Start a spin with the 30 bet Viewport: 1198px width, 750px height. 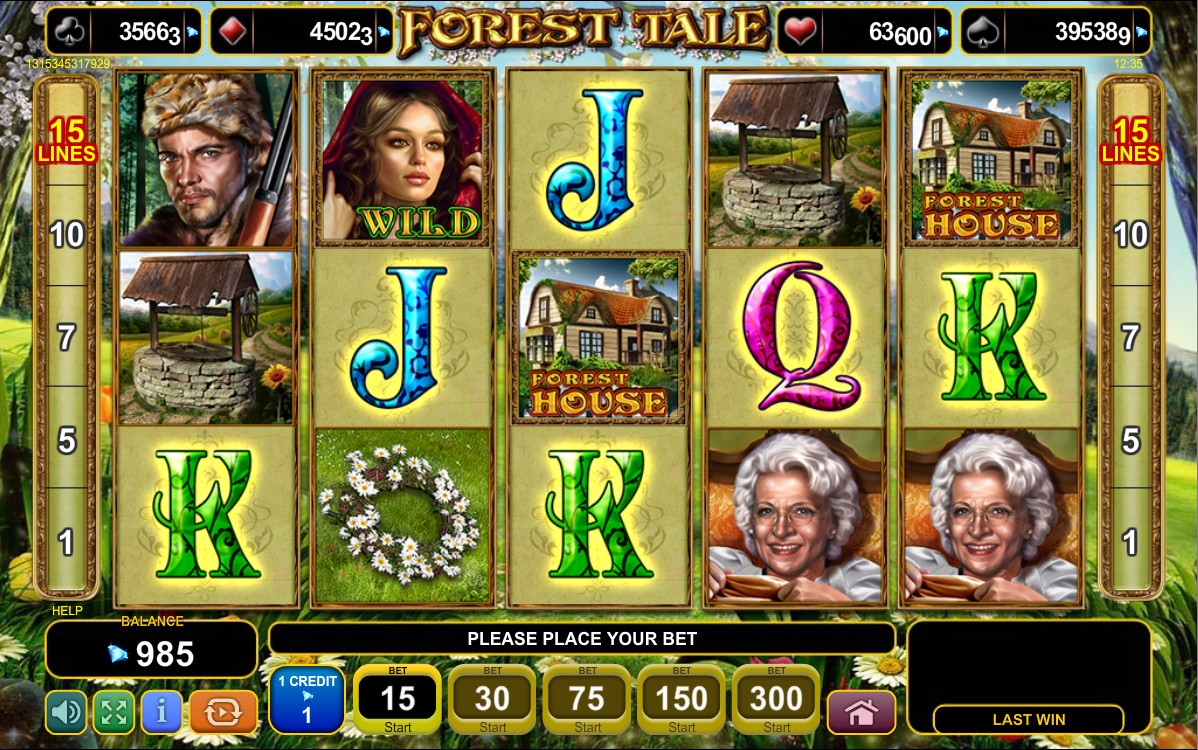(x=492, y=699)
